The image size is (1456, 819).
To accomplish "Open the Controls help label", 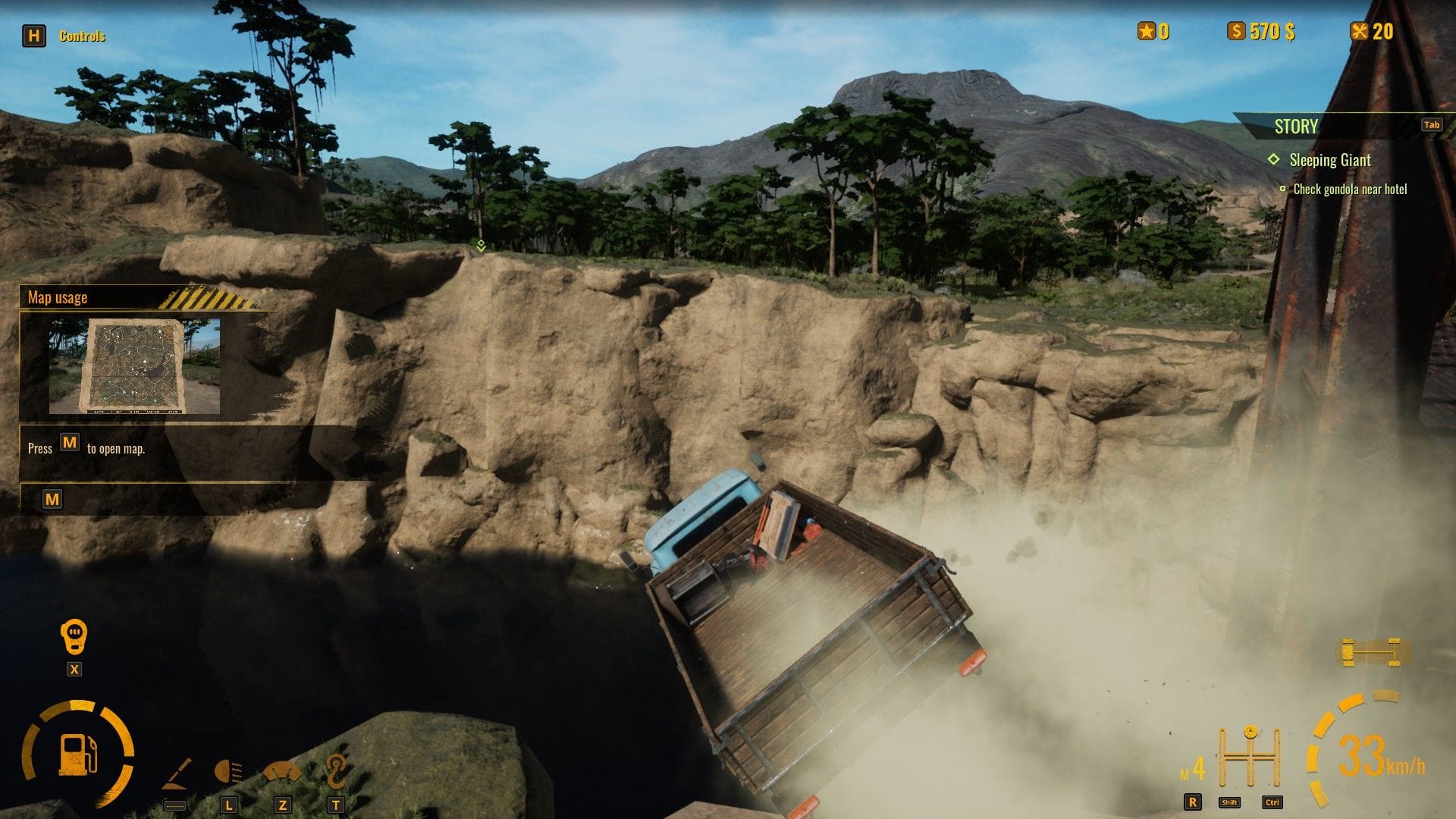I will point(82,36).
